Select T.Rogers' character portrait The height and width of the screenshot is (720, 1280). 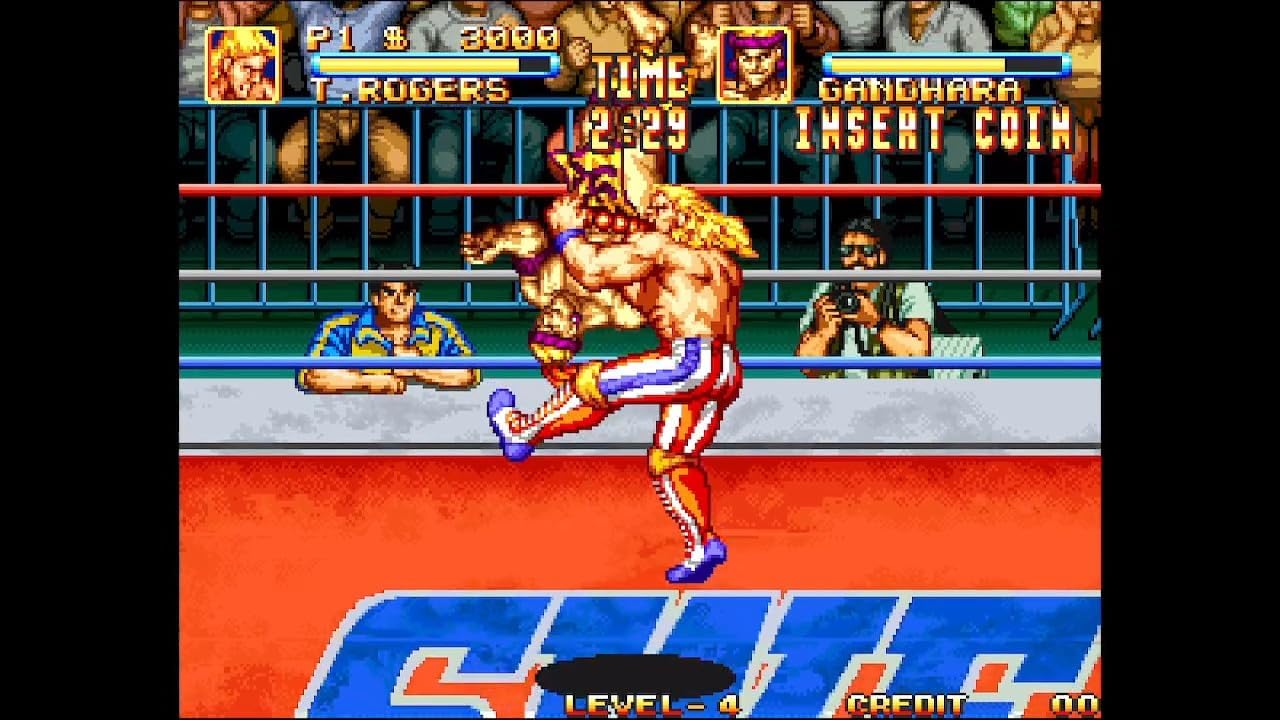tap(243, 66)
